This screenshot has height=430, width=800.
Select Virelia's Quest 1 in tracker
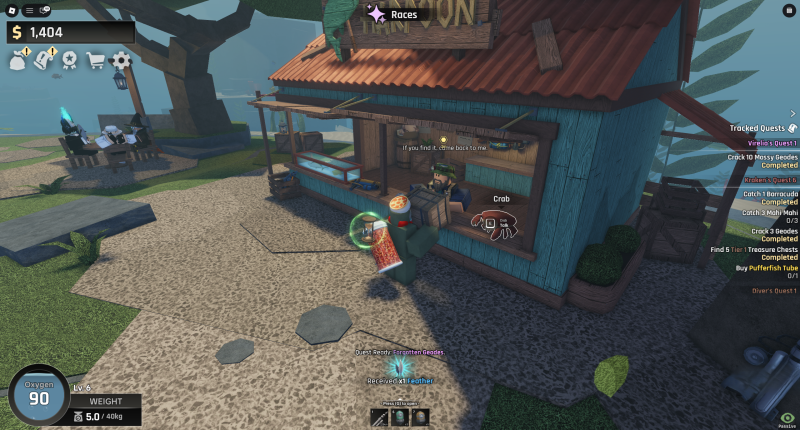(772, 143)
